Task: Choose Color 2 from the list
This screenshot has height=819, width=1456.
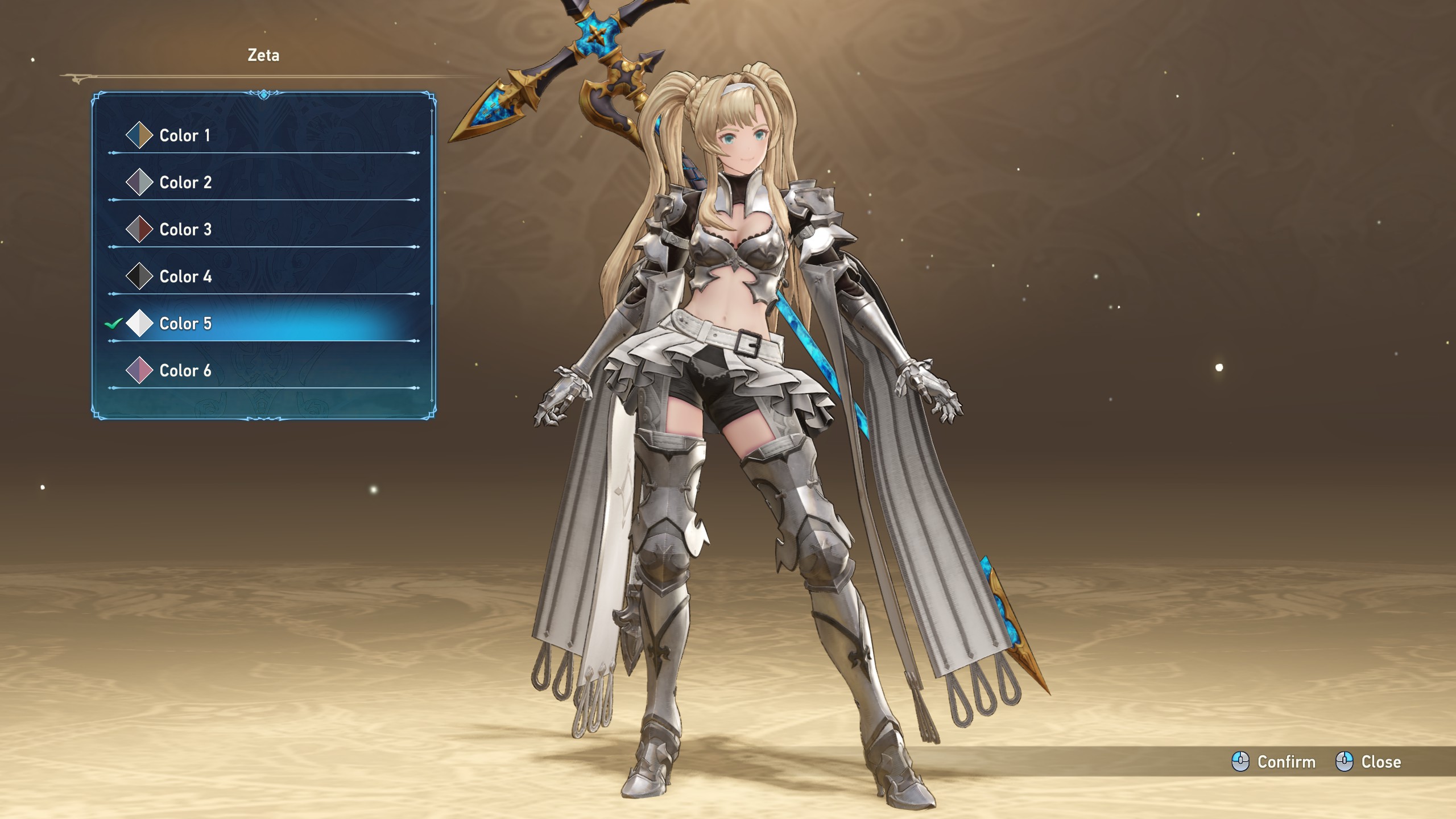Action: pyautogui.click(x=185, y=183)
